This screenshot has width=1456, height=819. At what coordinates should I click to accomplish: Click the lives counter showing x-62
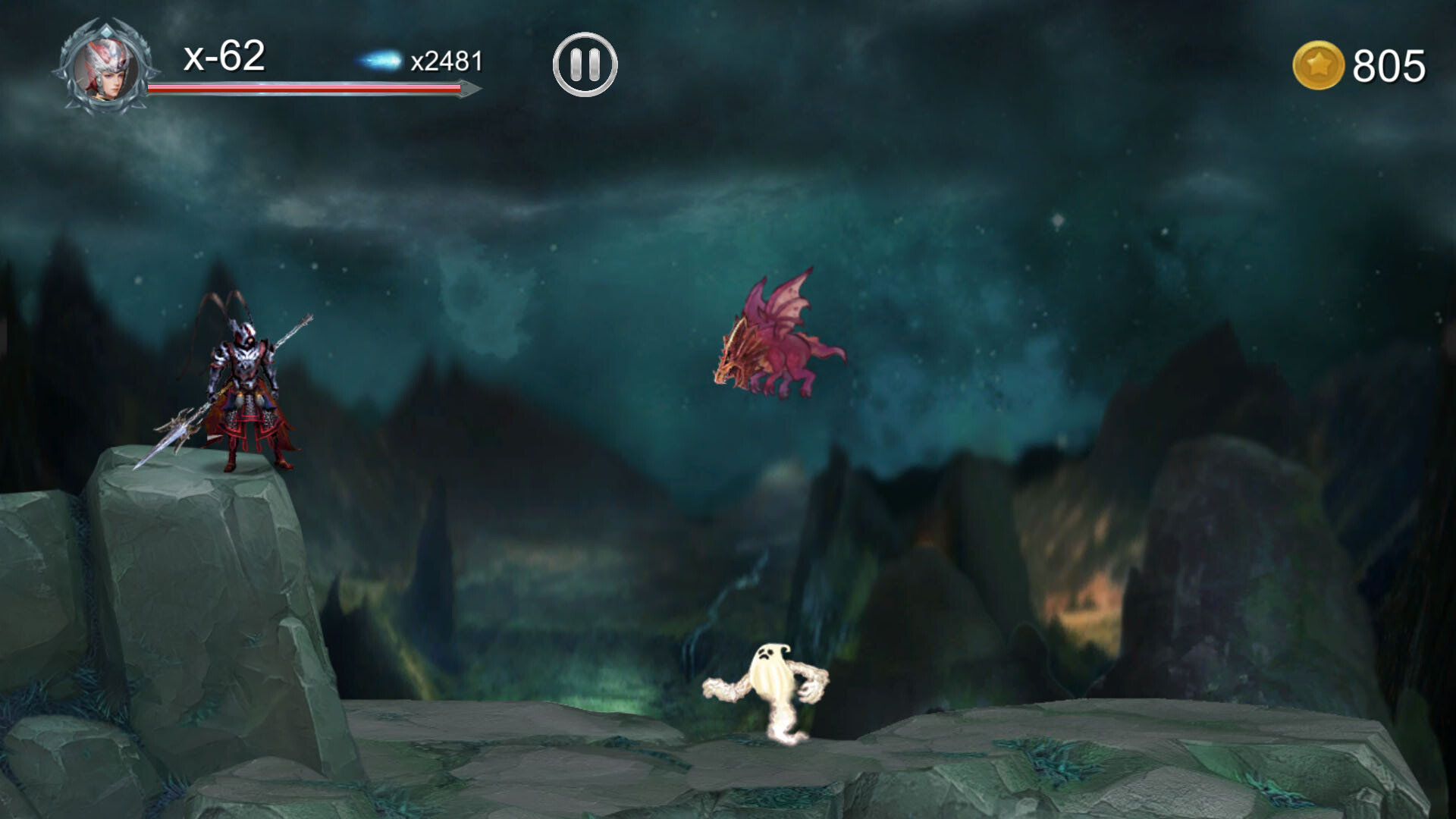tap(224, 57)
